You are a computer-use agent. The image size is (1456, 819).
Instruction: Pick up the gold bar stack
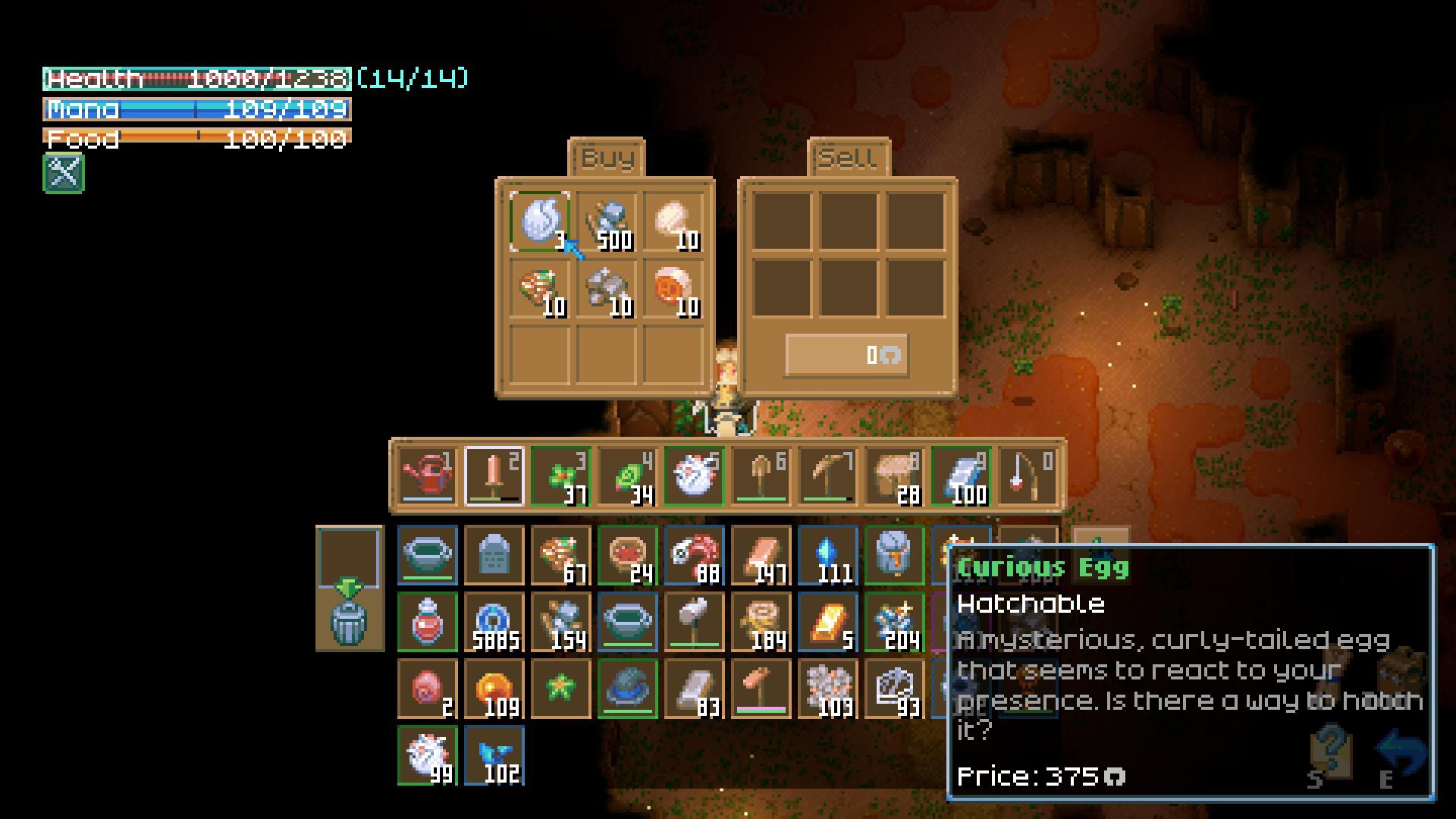828,622
